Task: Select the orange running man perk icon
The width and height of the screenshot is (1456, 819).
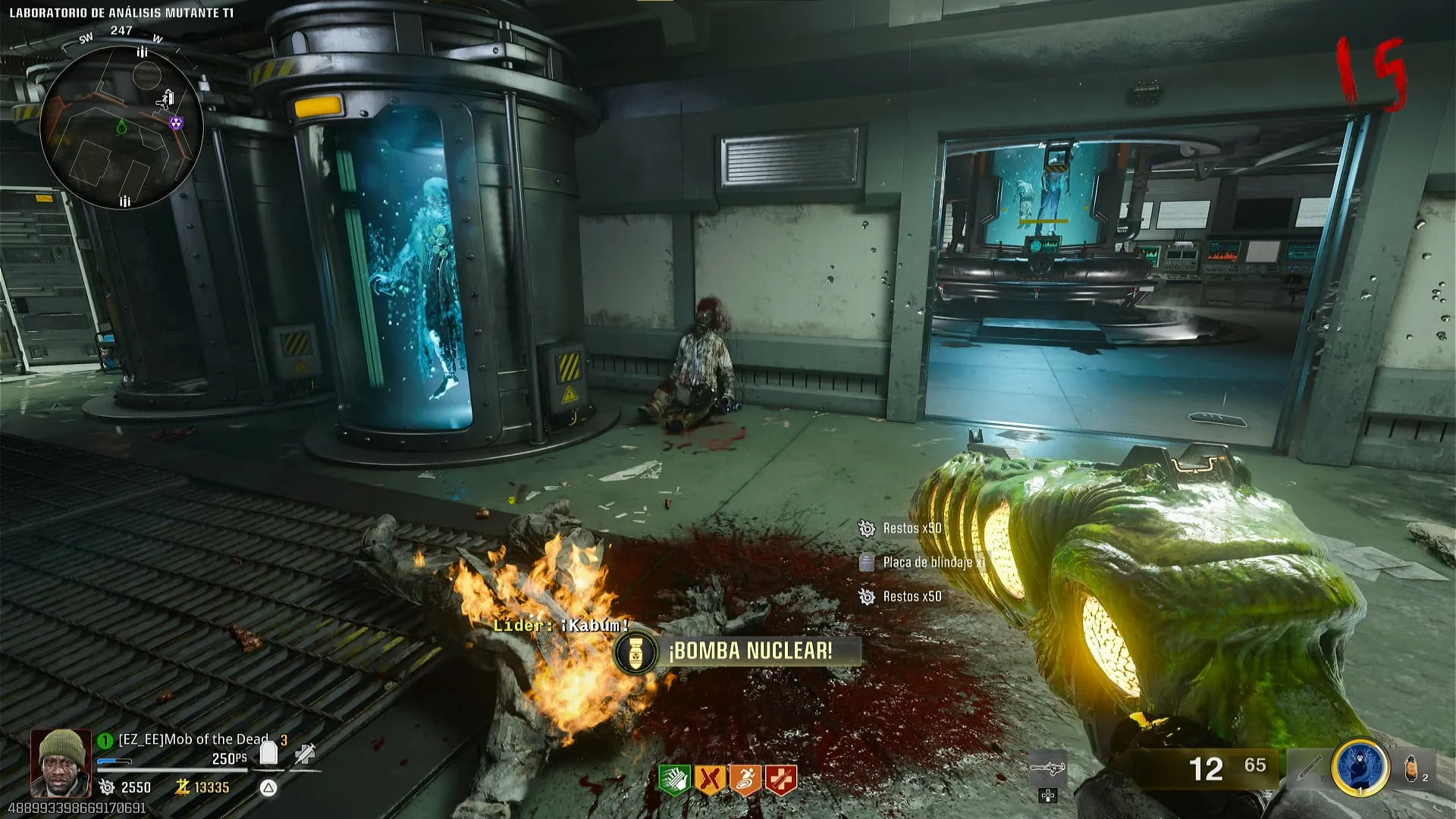Action: click(x=745, y=780)
